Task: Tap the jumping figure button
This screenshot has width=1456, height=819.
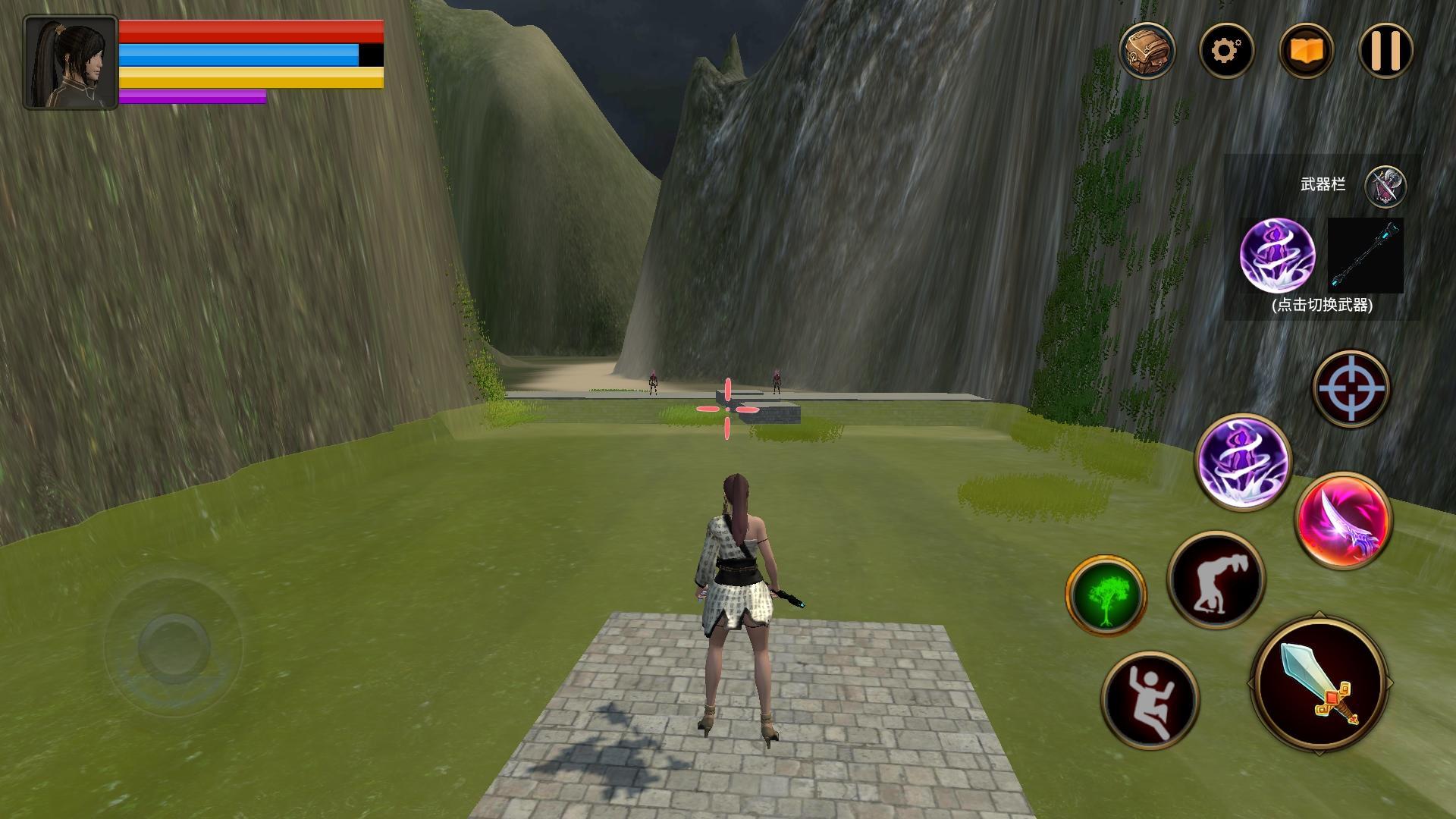Action: [1150, 699]
